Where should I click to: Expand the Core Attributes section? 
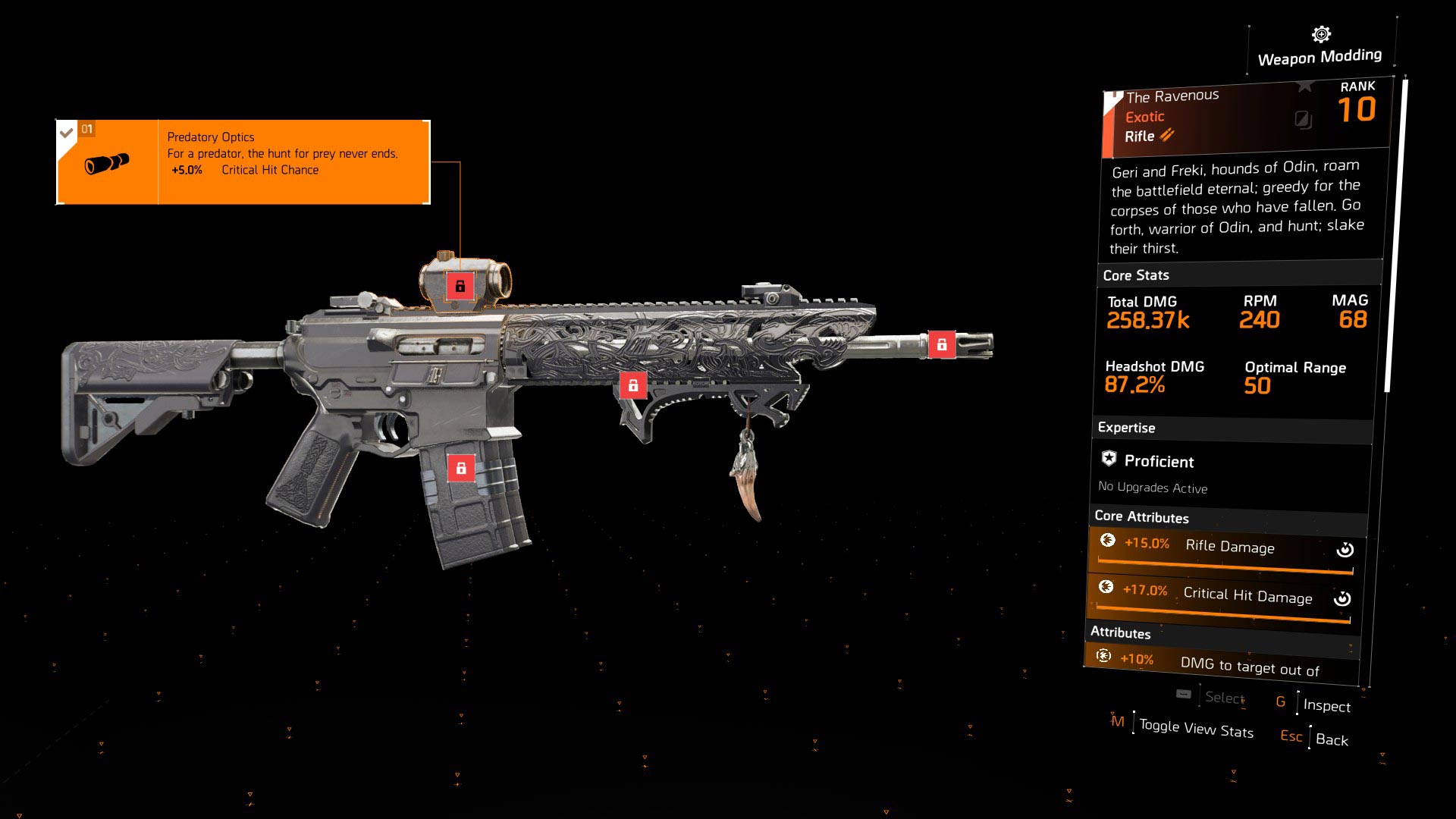(x=1141, y=517)
